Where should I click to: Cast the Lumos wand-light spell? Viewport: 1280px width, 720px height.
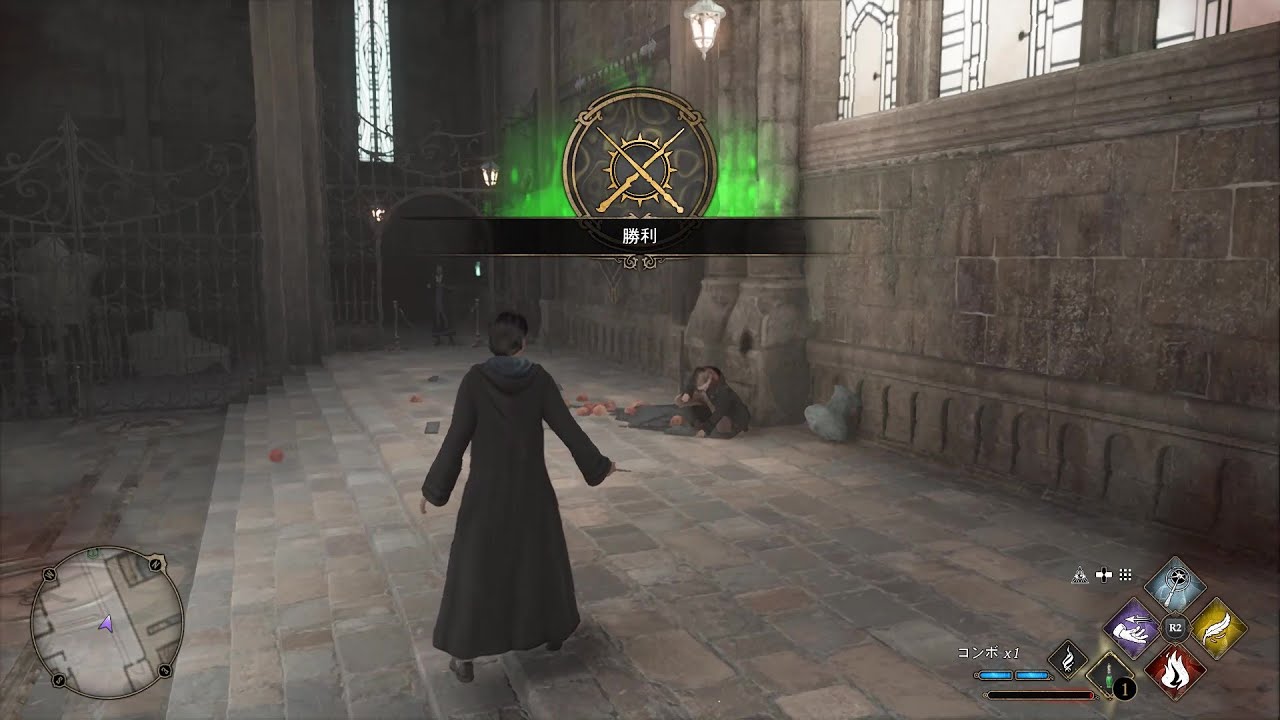click(1175, 586)
